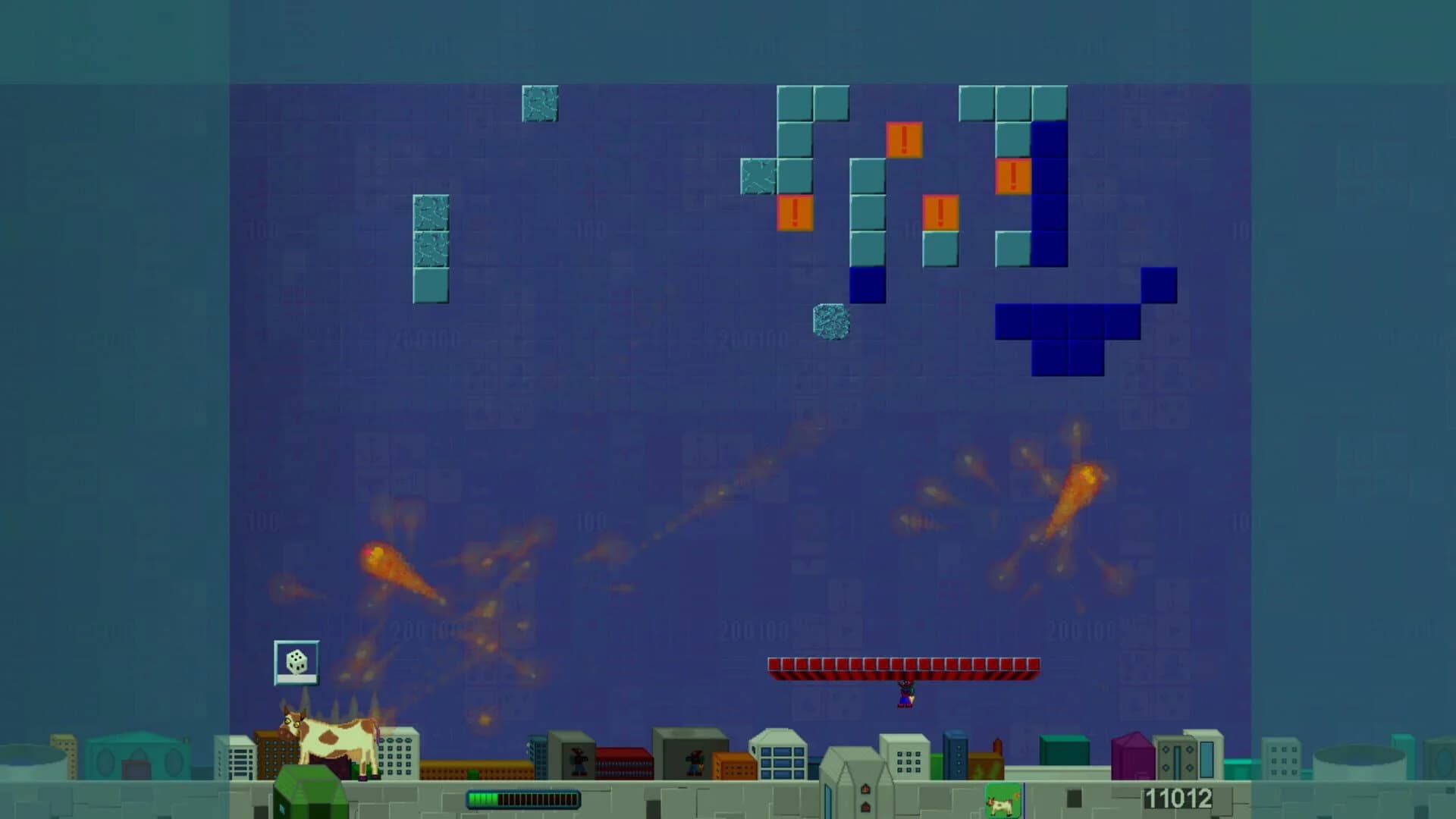The height and width of the screenshot is (819, 1456).
Task: Click the topmost cracked block near the upper left
Action: point(541,104)
